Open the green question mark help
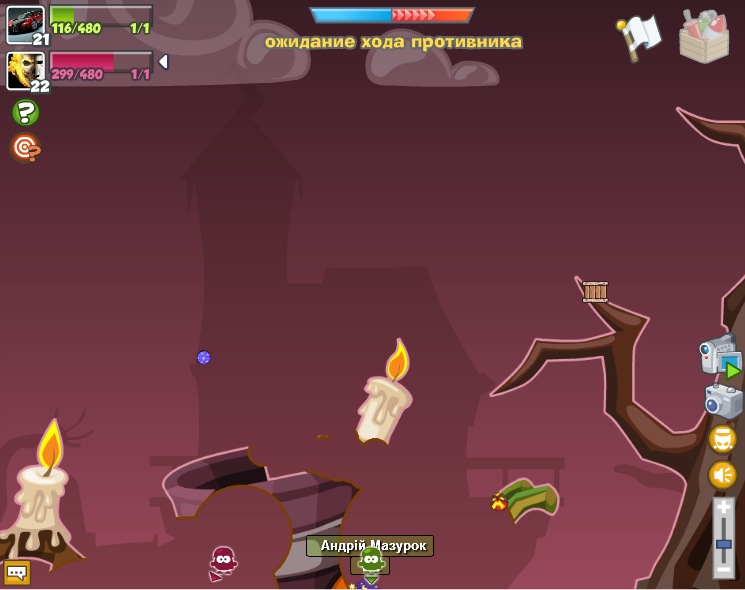 point(25,112)
